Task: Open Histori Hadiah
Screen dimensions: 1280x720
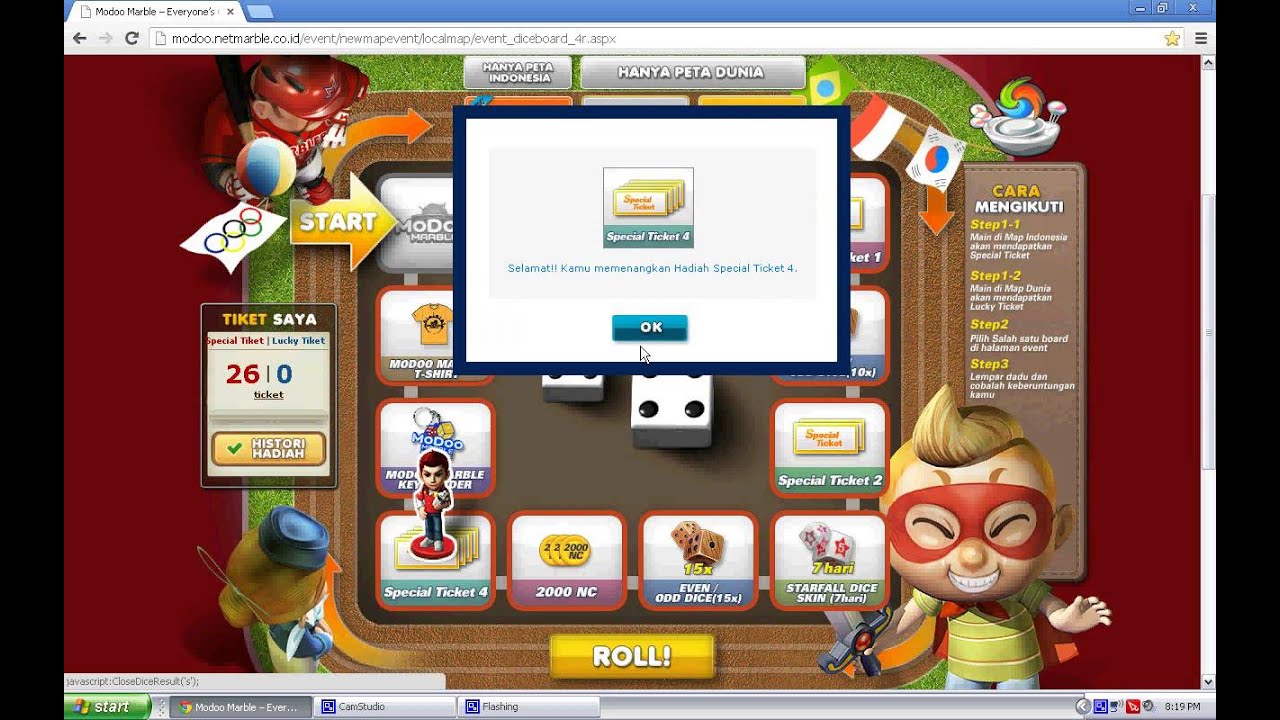Action: pos(268,449)
